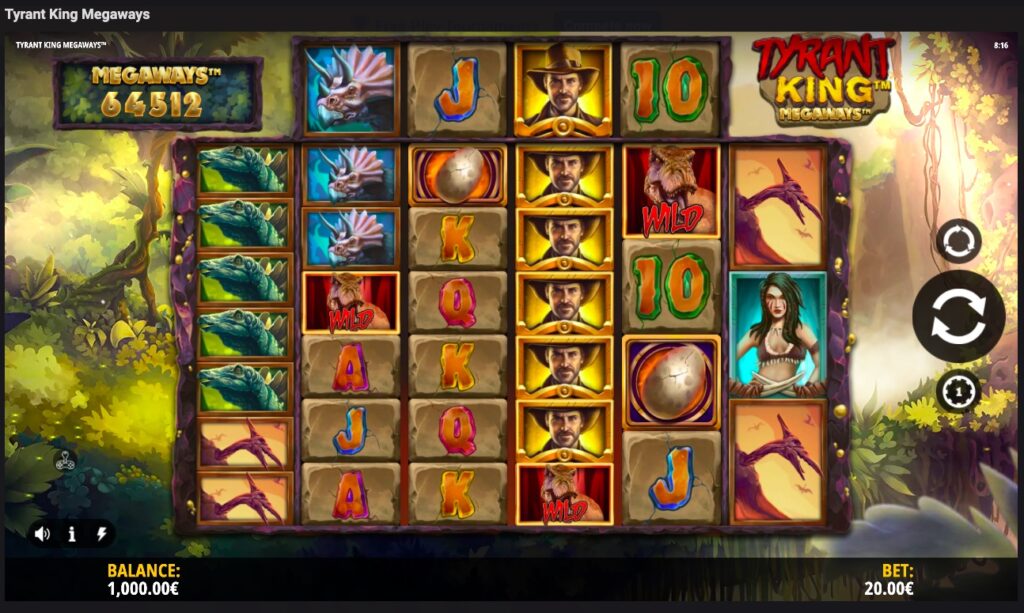Image resolution: width=1024 pixels, height=613 pixels.
Task: Toggle the game sound speaker icon
Action: point(42,534)
